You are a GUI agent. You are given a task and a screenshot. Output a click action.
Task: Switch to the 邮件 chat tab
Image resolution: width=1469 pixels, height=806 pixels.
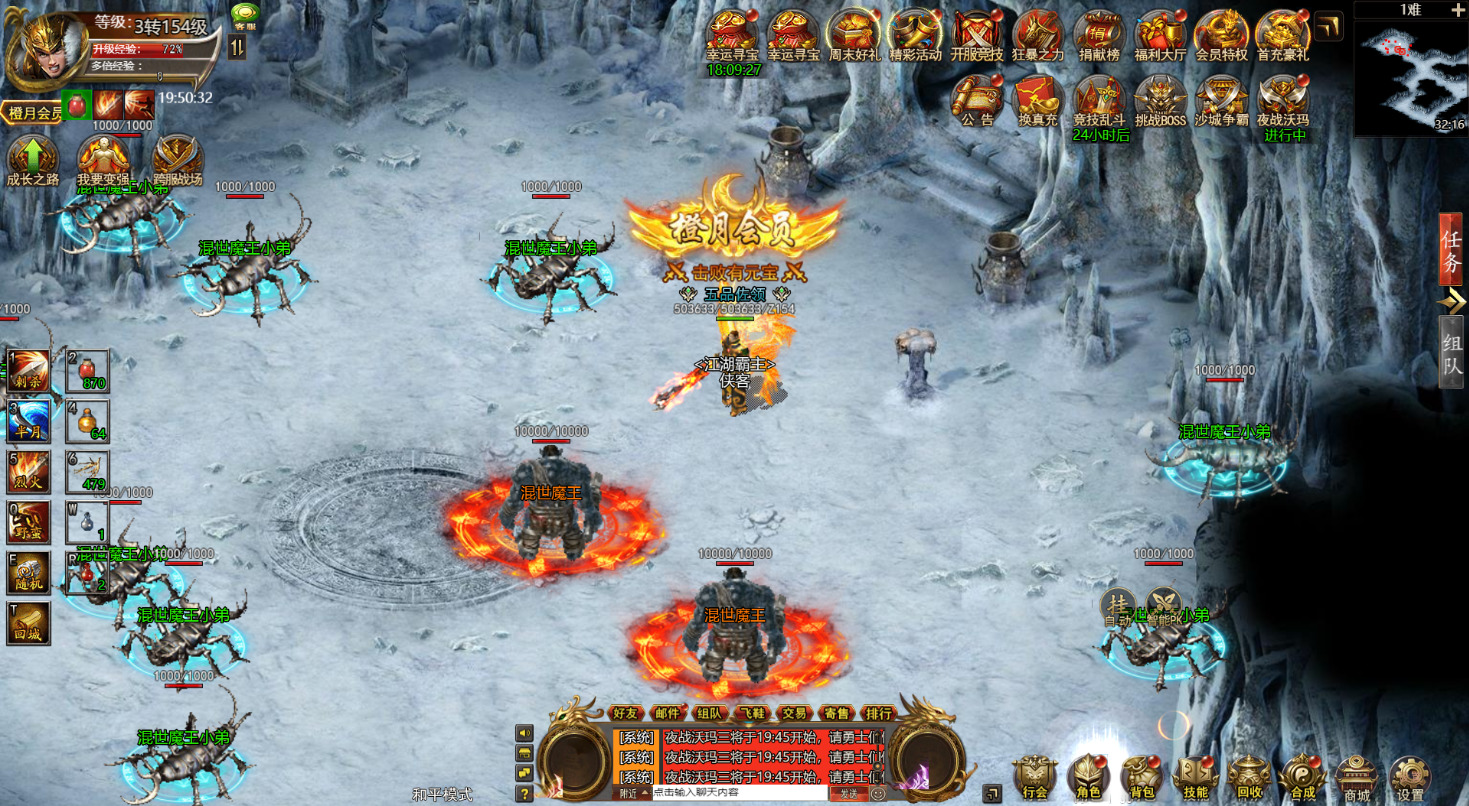tap(668, 713)
